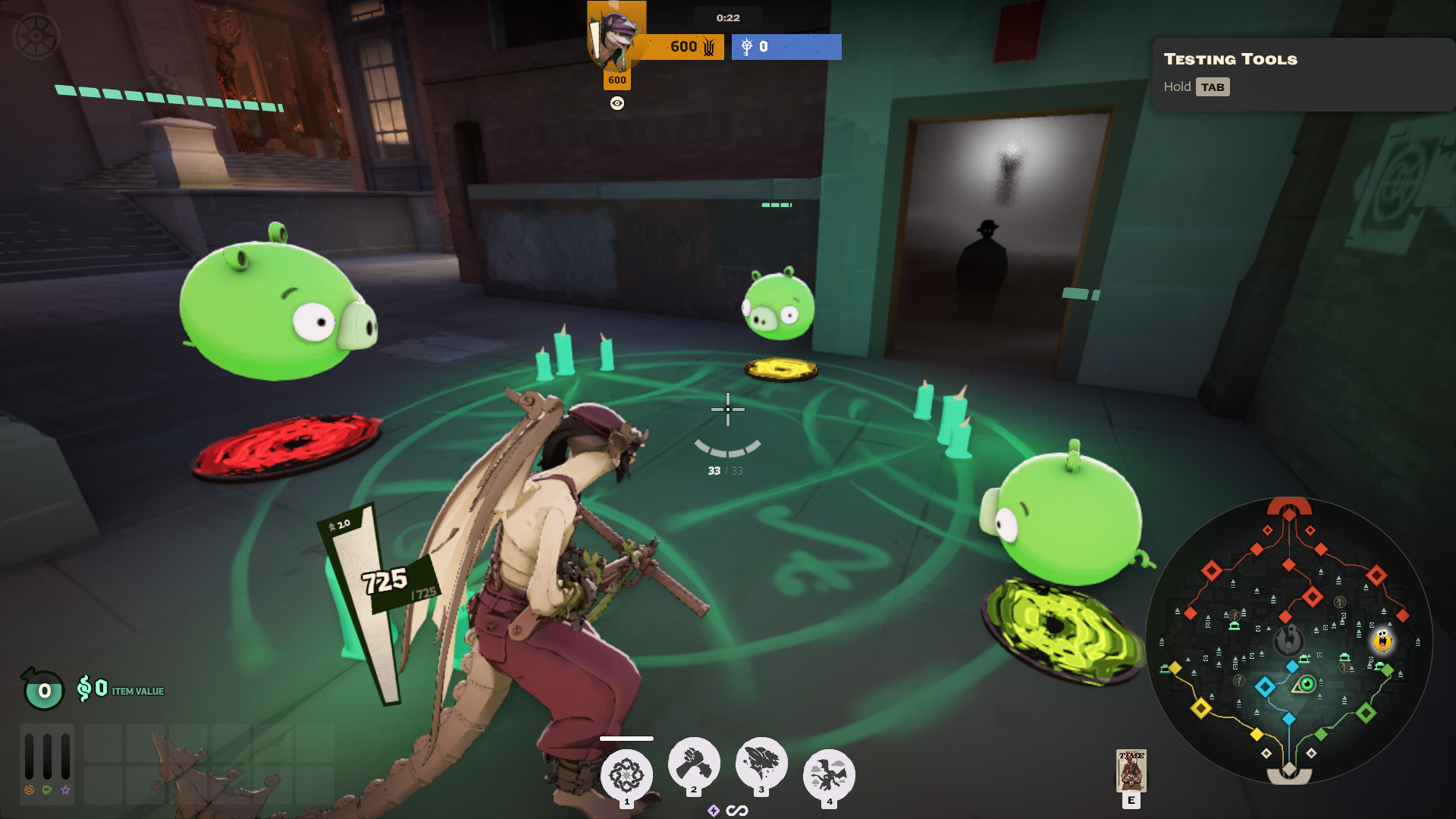Use the clenched fists ability in slot 2
1456x819 pixels.
[694, 763]
